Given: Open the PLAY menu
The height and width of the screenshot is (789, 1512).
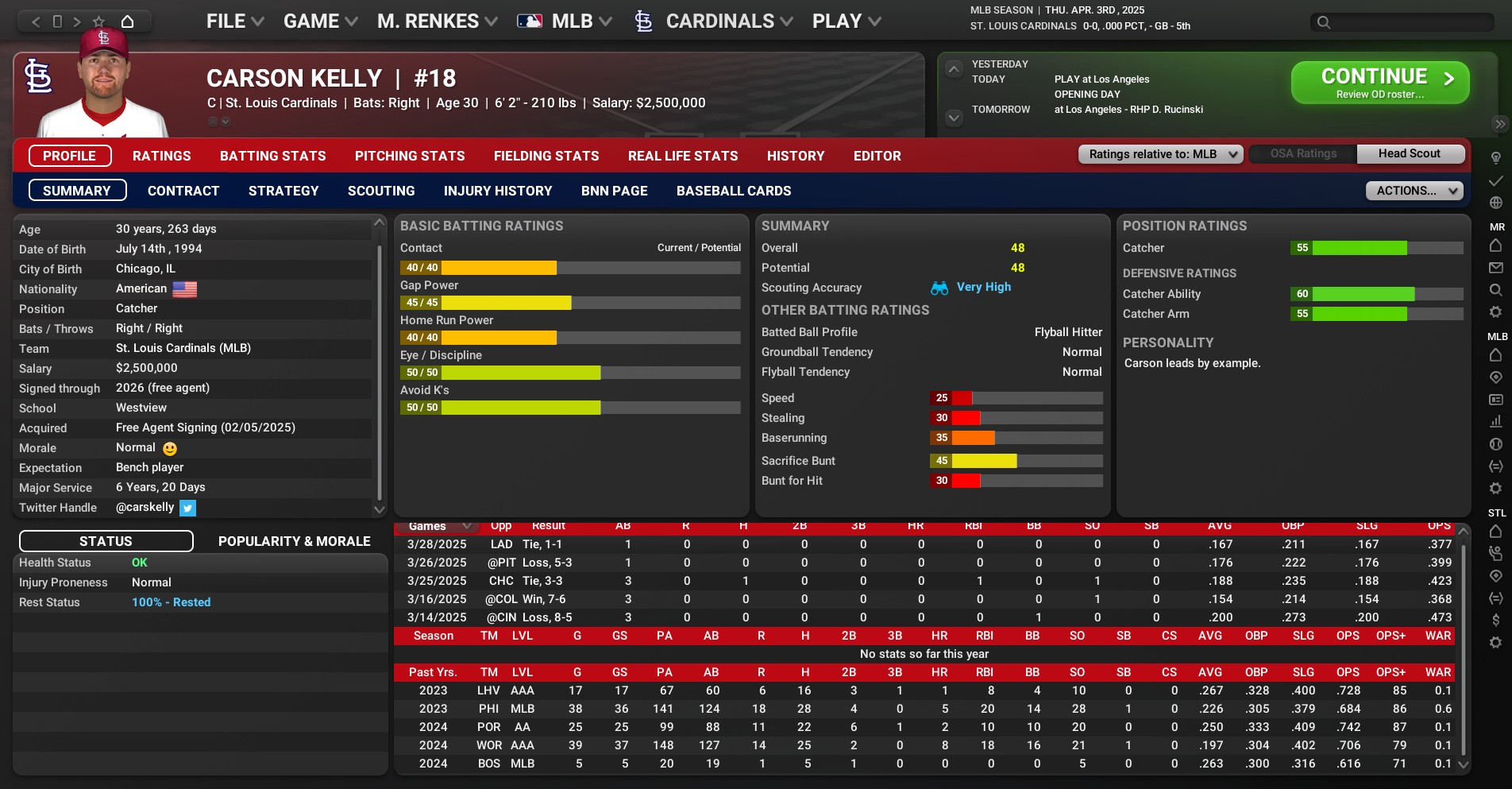Looking at the screenshot, I should (846, 21).
